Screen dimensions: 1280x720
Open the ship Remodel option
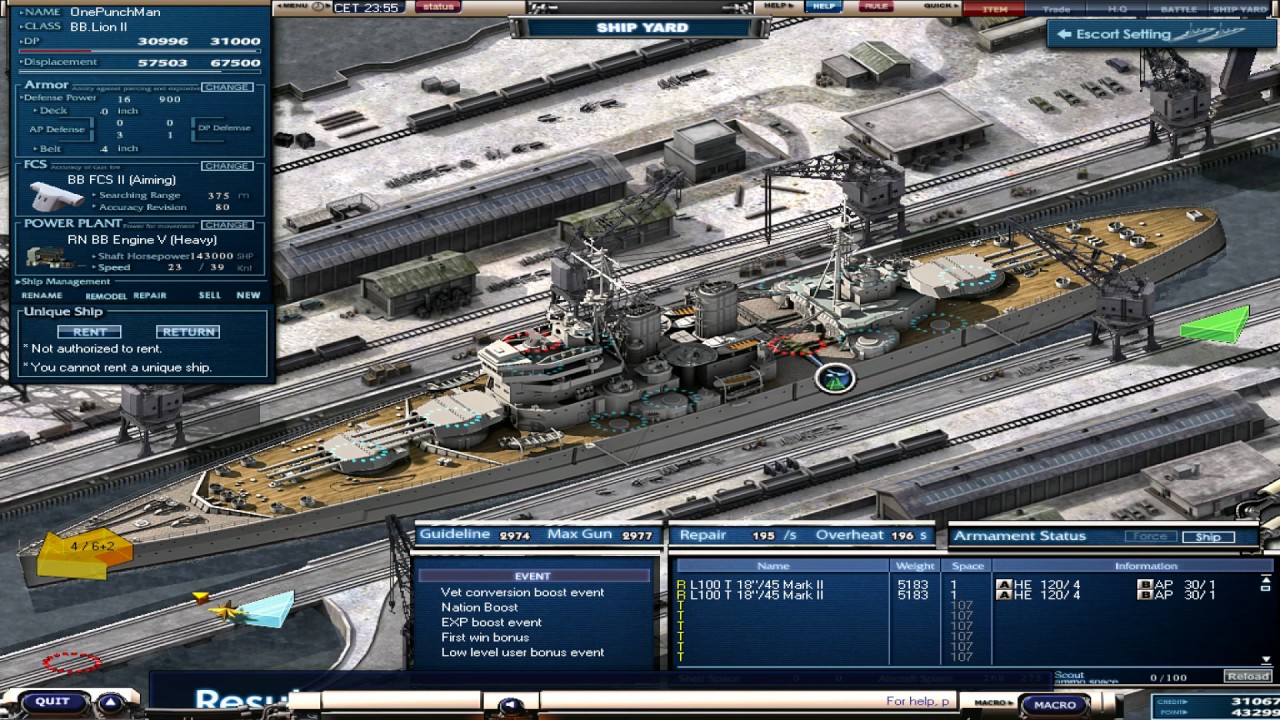(105, 296)
